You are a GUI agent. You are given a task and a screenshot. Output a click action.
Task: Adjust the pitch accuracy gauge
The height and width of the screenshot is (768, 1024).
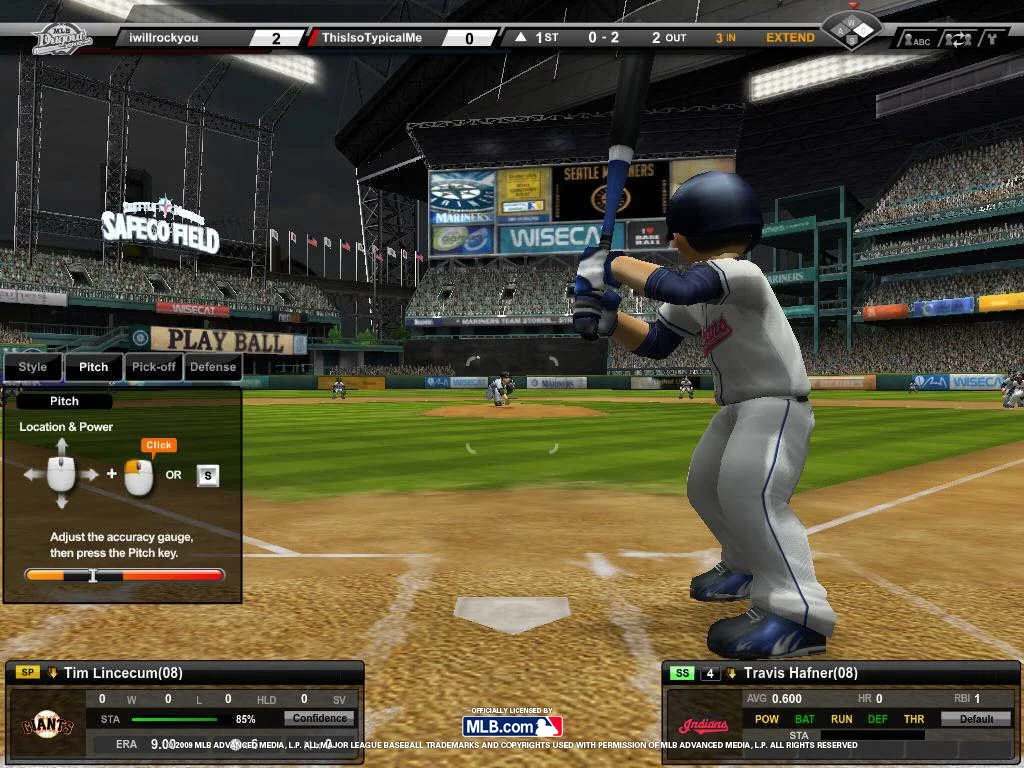124,575
